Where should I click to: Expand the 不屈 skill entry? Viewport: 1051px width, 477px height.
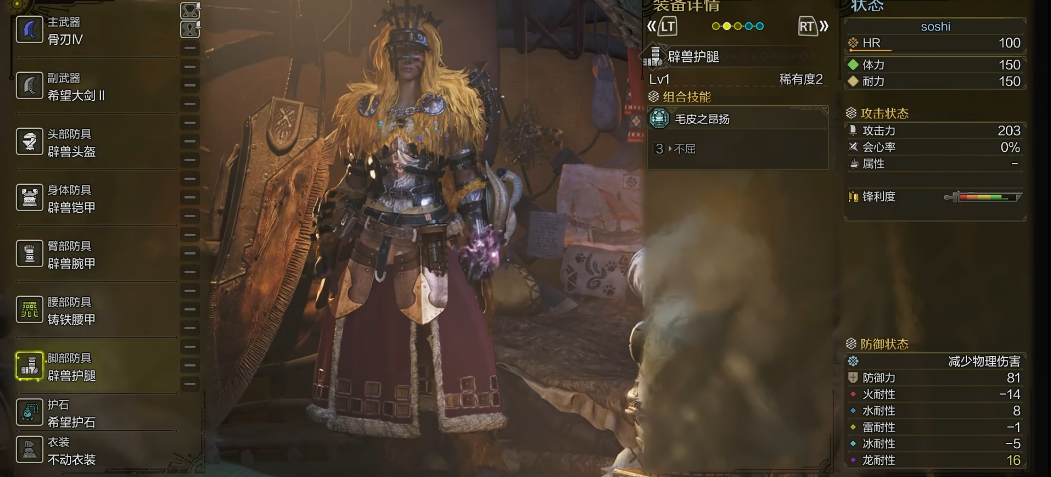click(x=738, y=149)
